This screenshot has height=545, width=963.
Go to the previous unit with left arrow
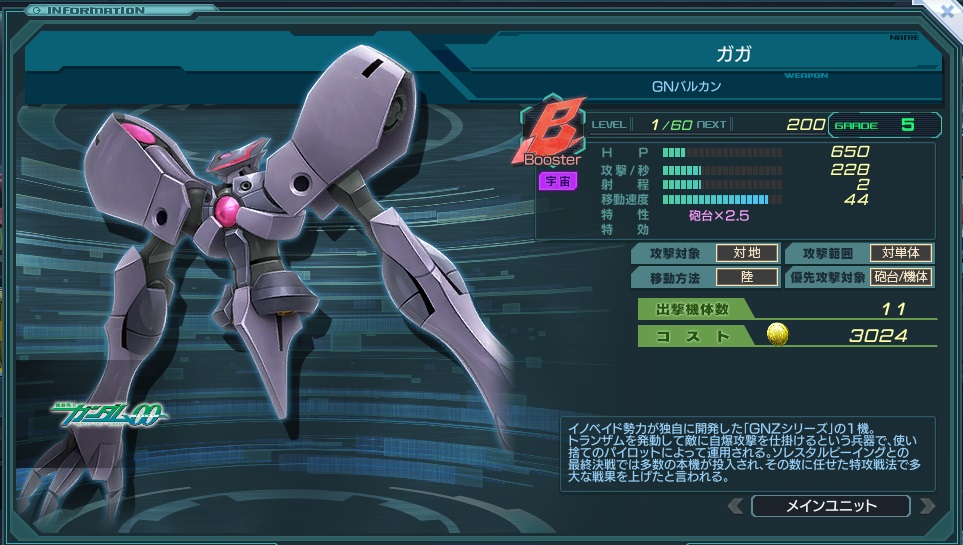(x=735, y=505)
